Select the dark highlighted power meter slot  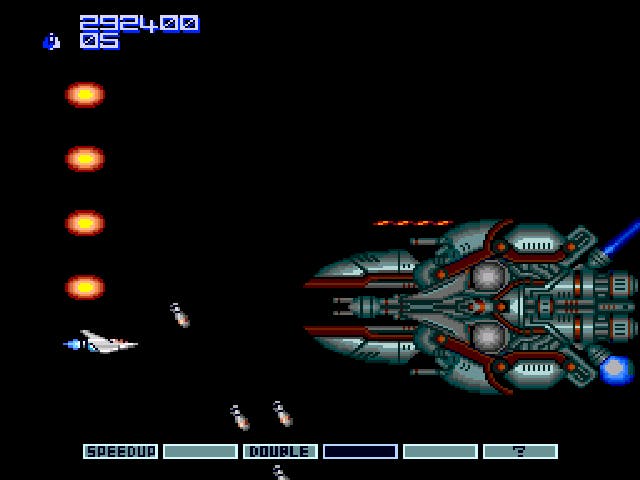[x=360, y=452]
